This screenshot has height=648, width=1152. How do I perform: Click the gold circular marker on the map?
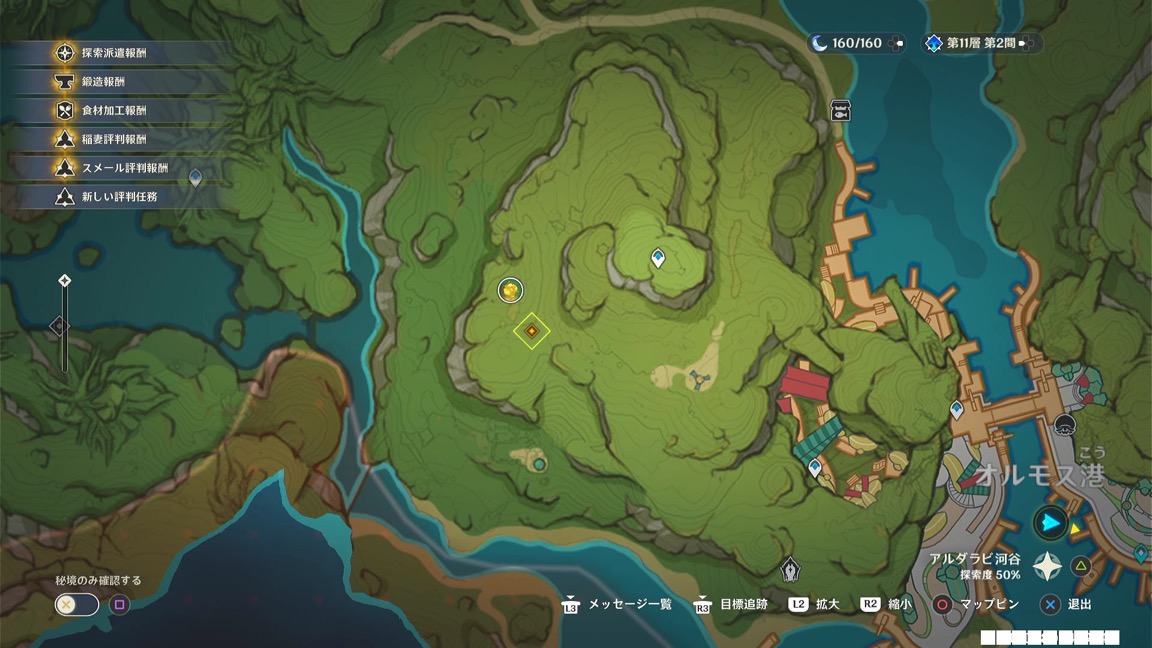[511, 290]
